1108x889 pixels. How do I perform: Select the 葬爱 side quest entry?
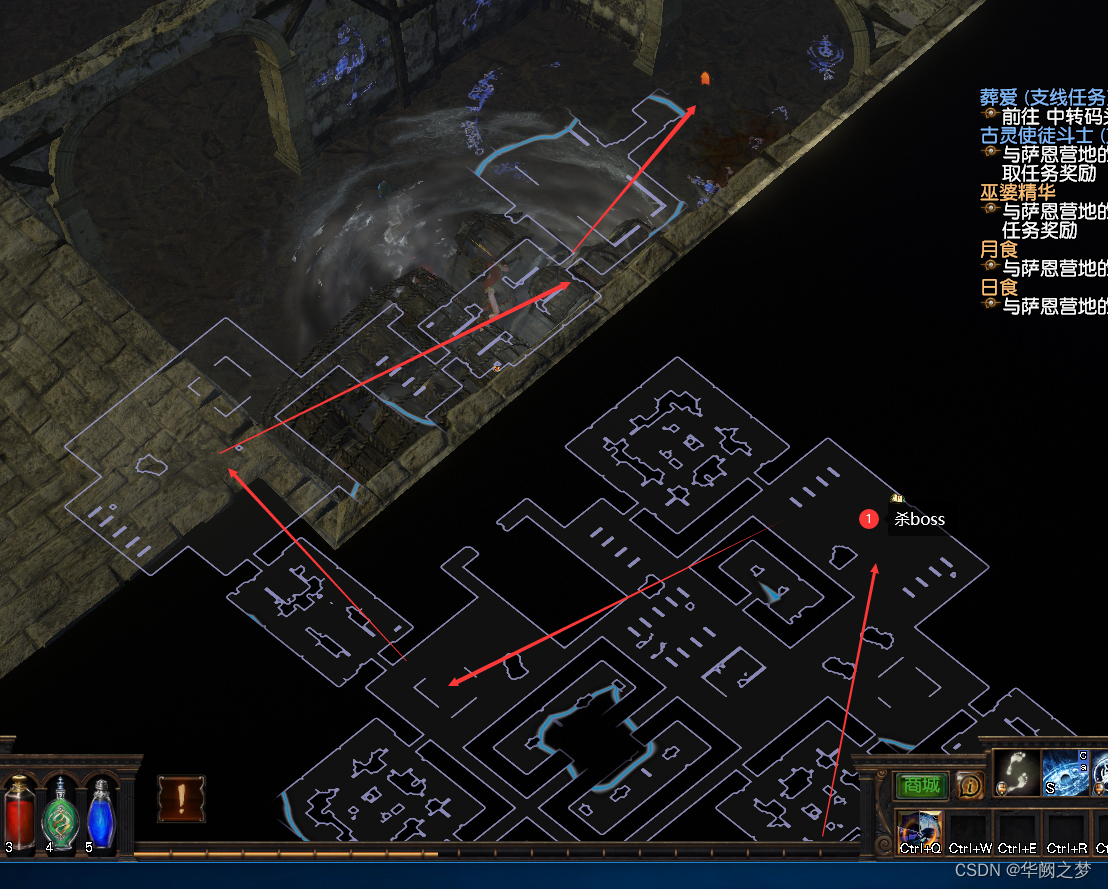pyautogui.click(x=1042, y=97)
